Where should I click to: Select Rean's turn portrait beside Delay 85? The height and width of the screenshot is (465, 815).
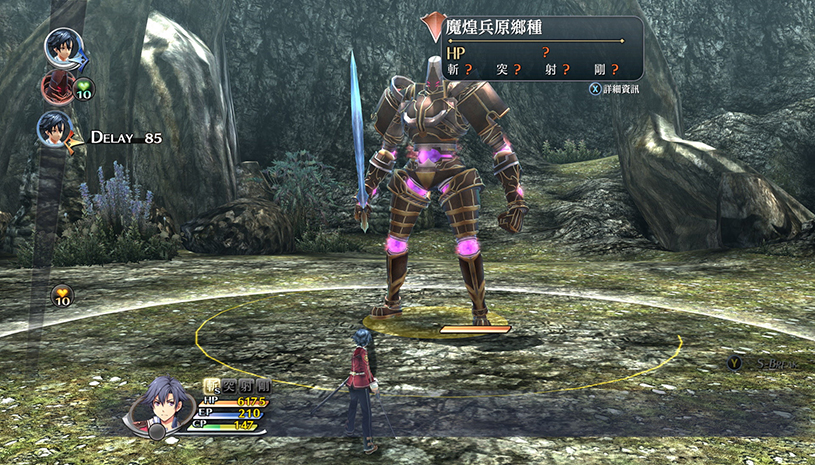[55, 129]
